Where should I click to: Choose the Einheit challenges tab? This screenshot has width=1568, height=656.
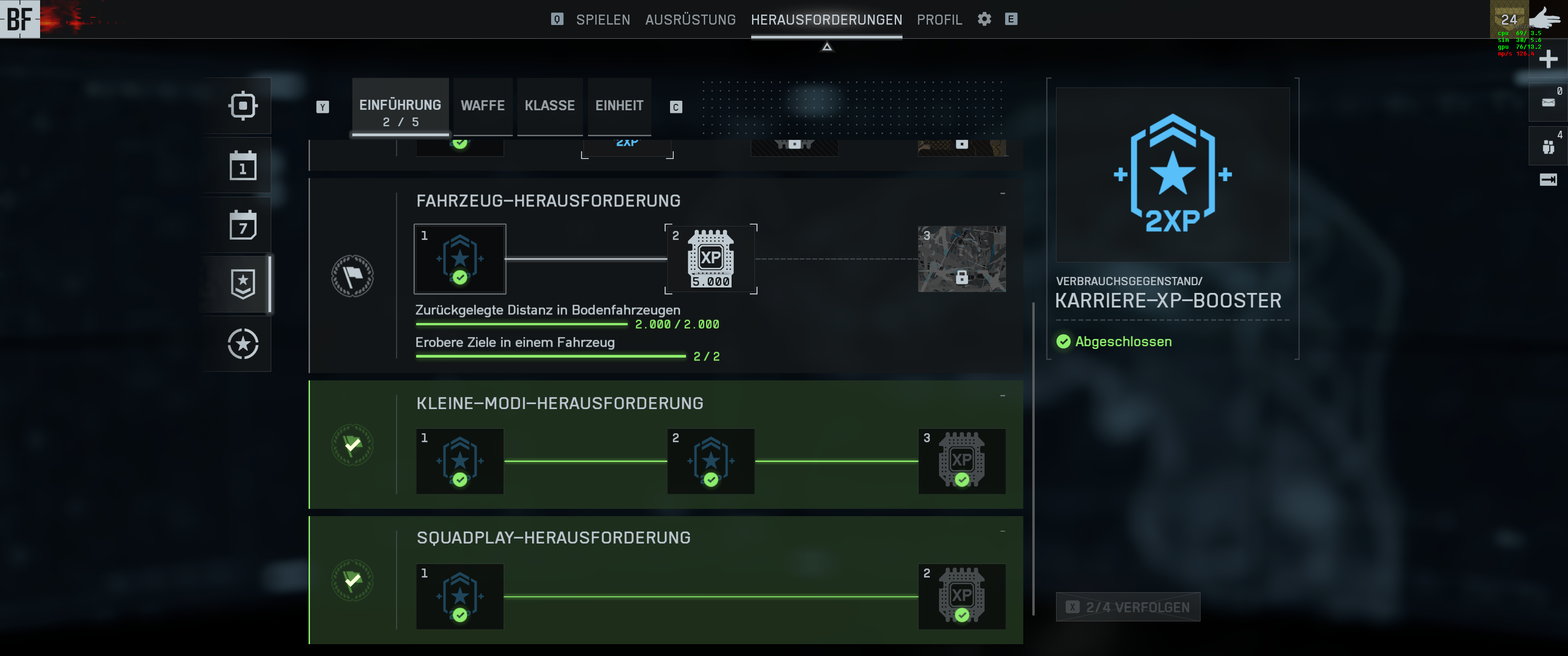point(619,106)
